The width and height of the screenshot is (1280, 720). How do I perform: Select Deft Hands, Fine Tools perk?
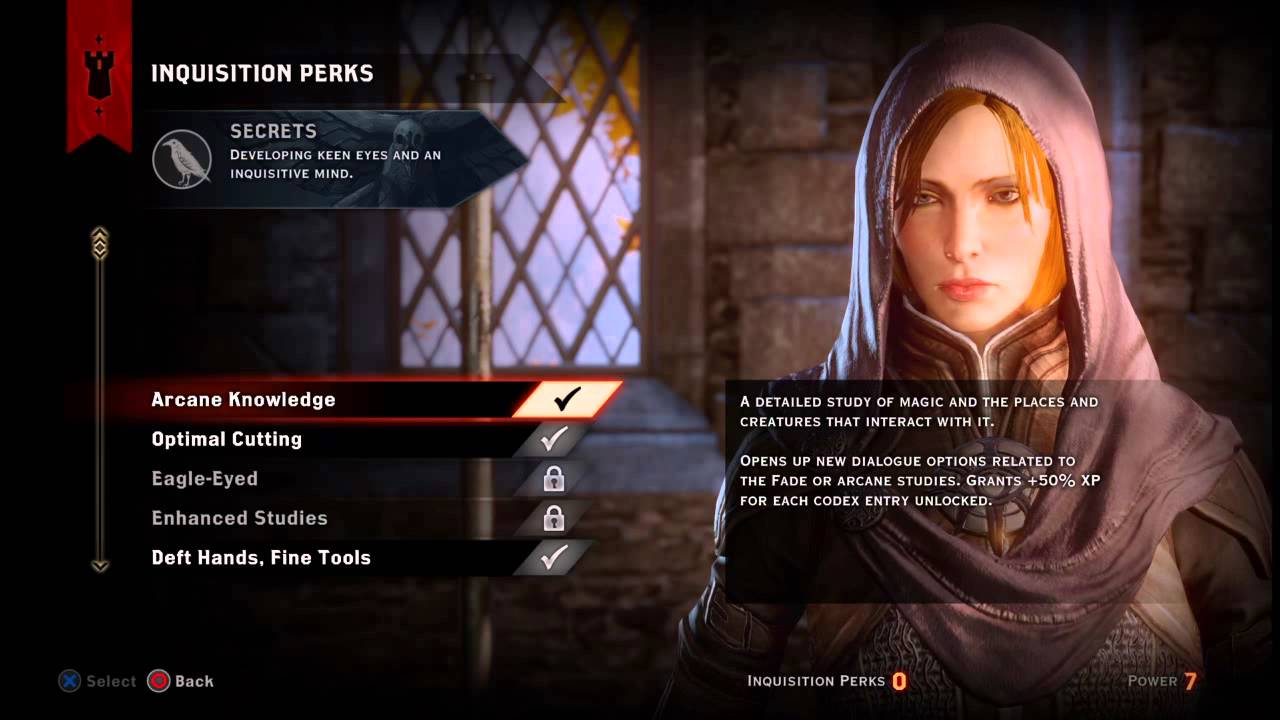coord(261,558)
